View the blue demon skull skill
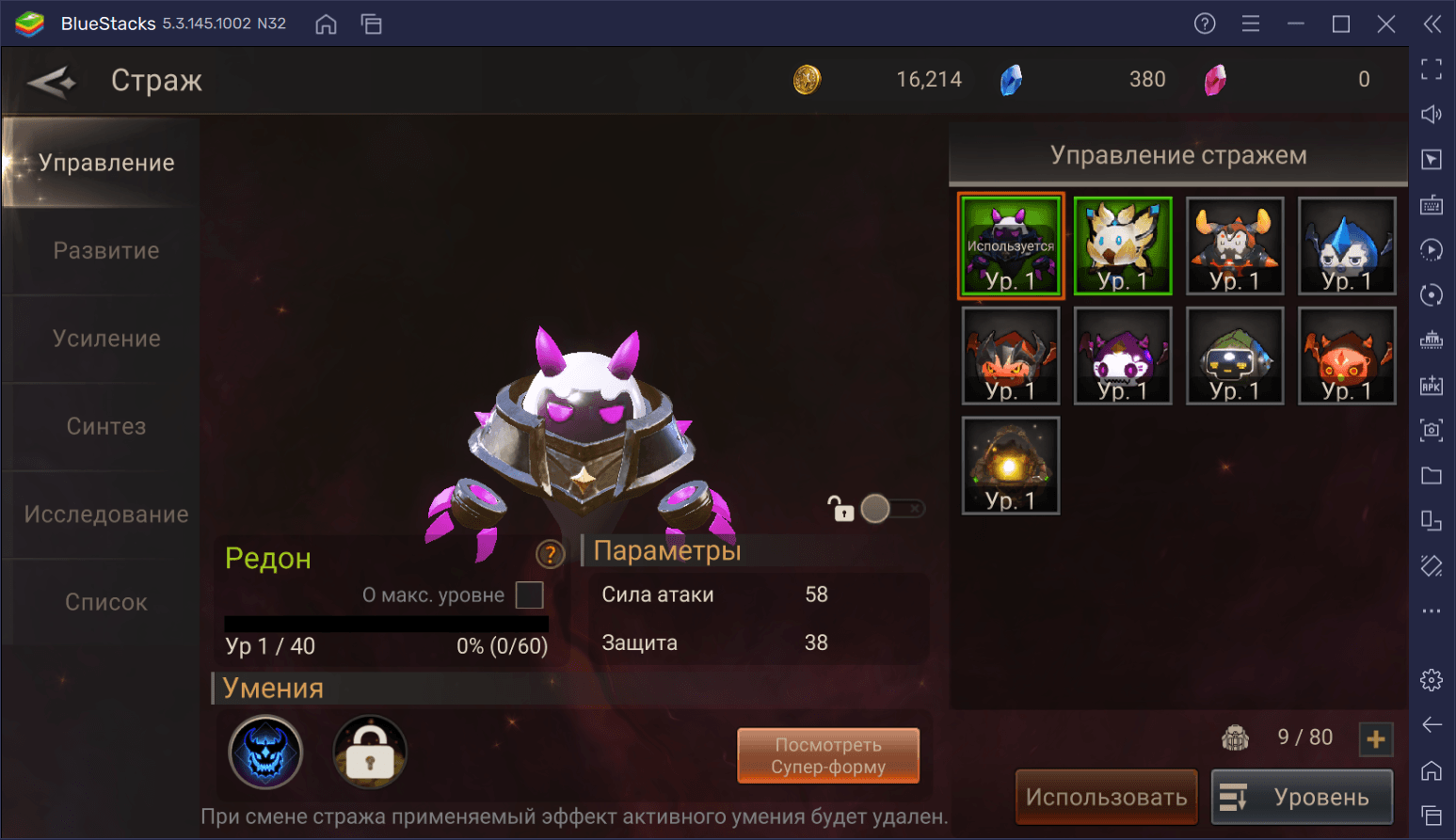 pos(265,752)
